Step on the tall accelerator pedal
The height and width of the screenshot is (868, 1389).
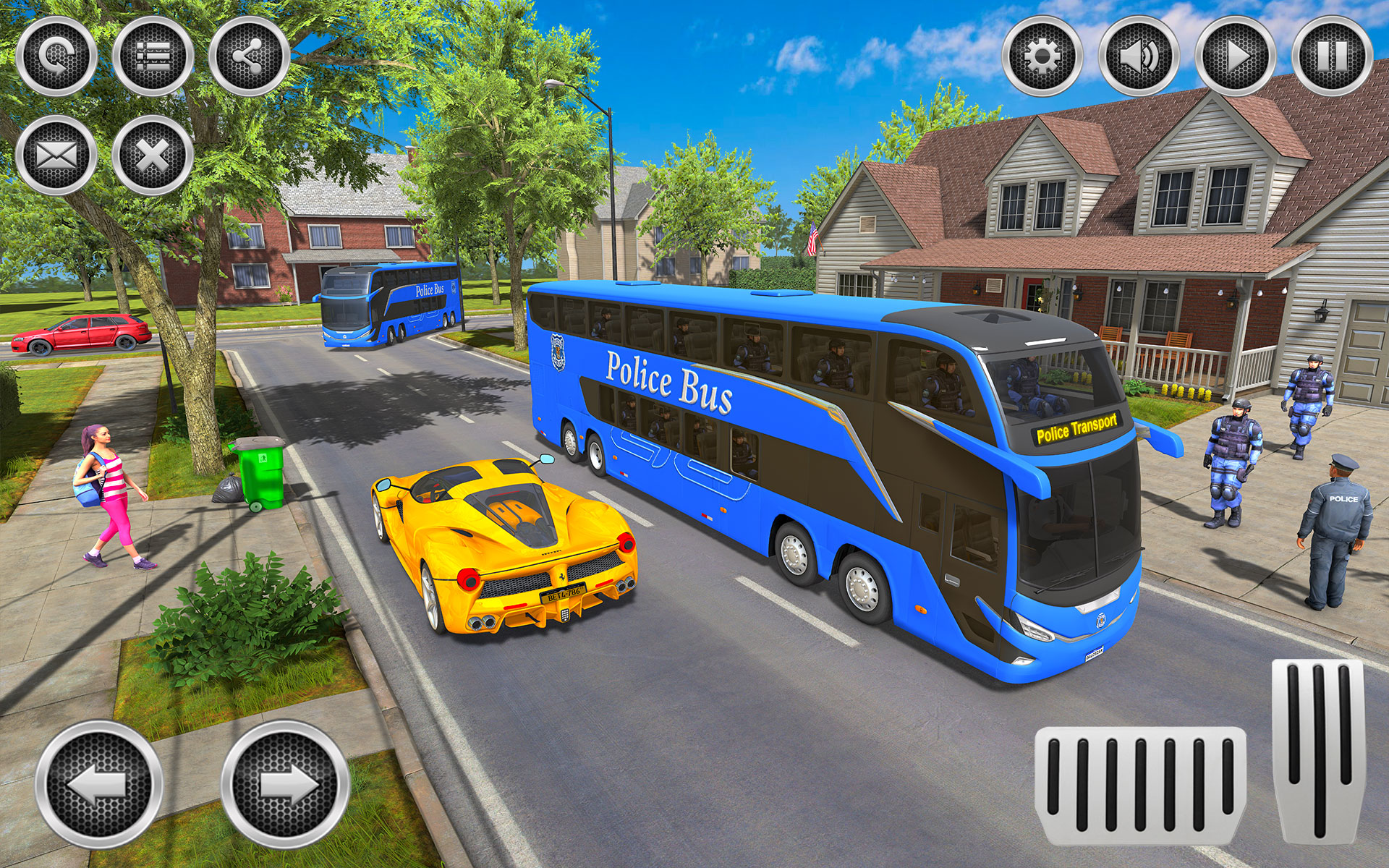pyautogui.click(x=1317, y=752)
